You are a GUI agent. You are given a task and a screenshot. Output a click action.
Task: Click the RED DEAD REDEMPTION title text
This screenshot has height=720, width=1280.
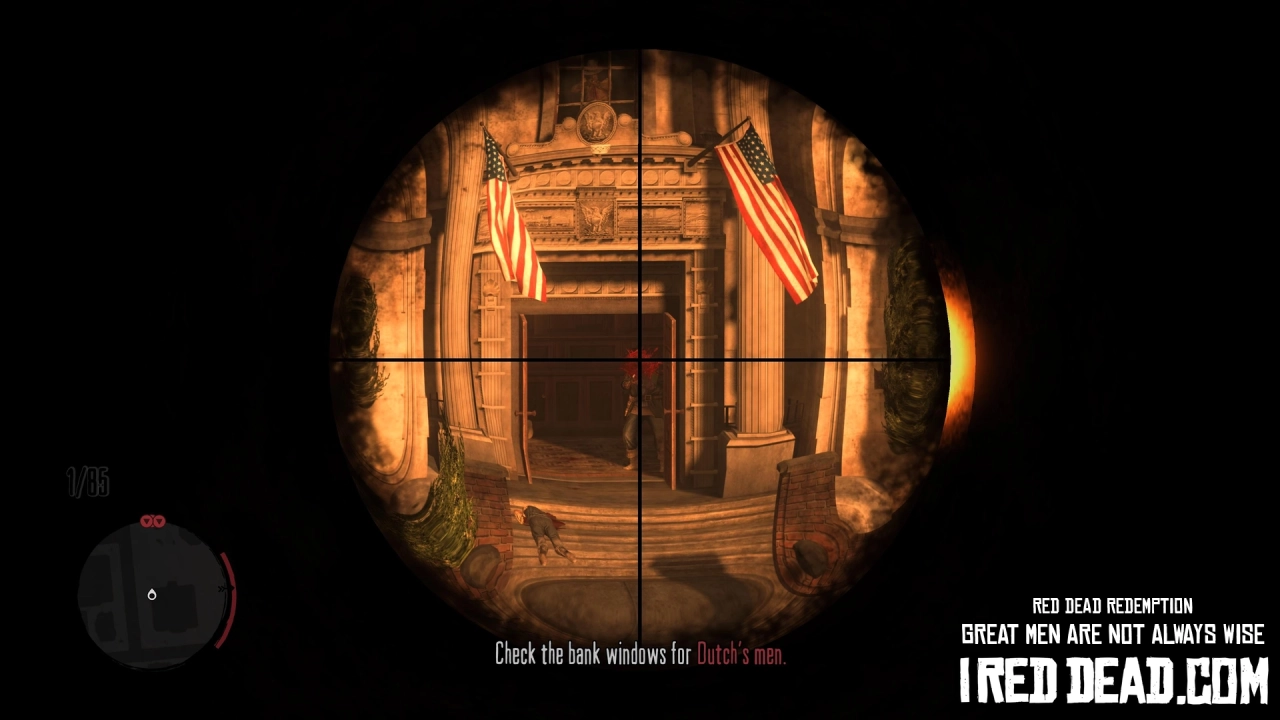1112,605
